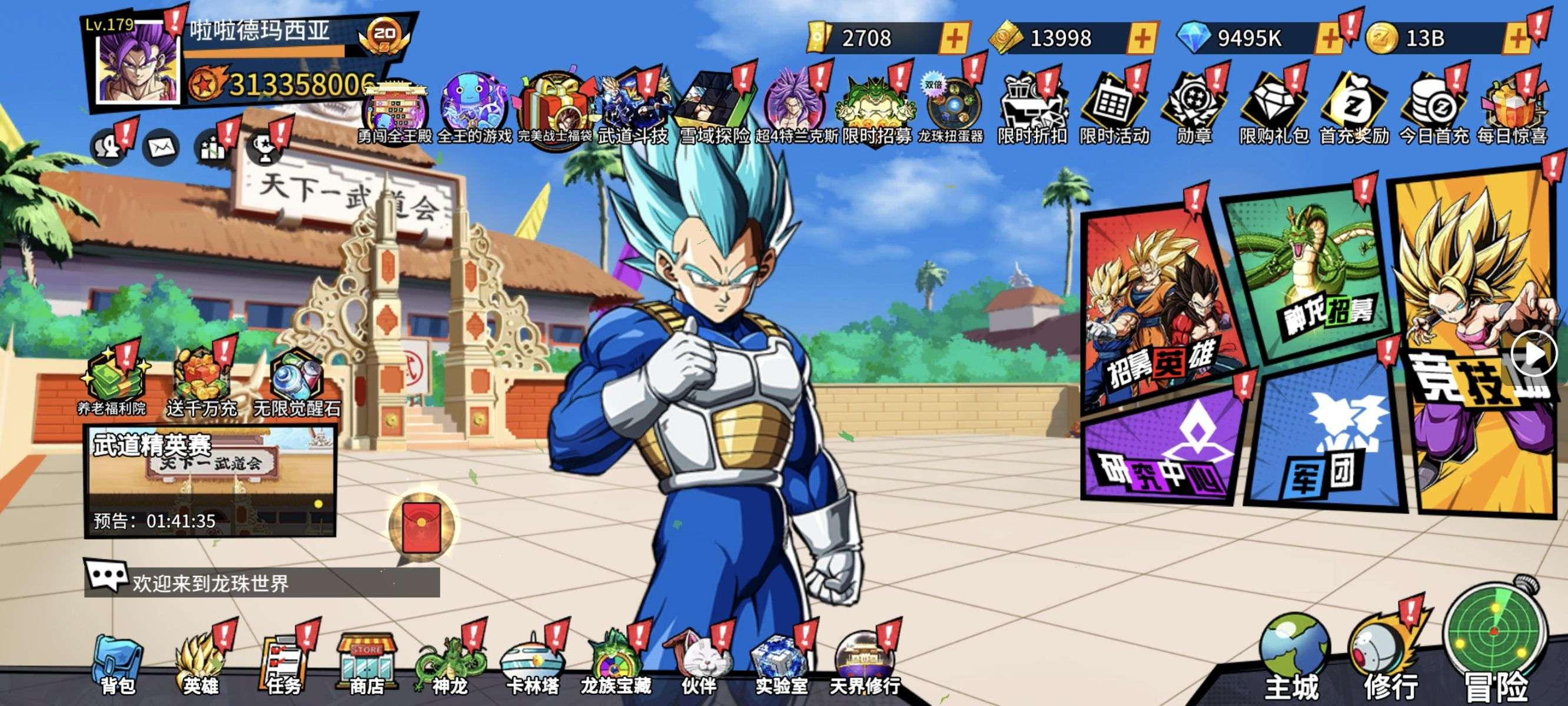The image size is (1568, 706).
Task: Open the chat box 欢迎来到龙珠世界
Action: click(262, 582)
